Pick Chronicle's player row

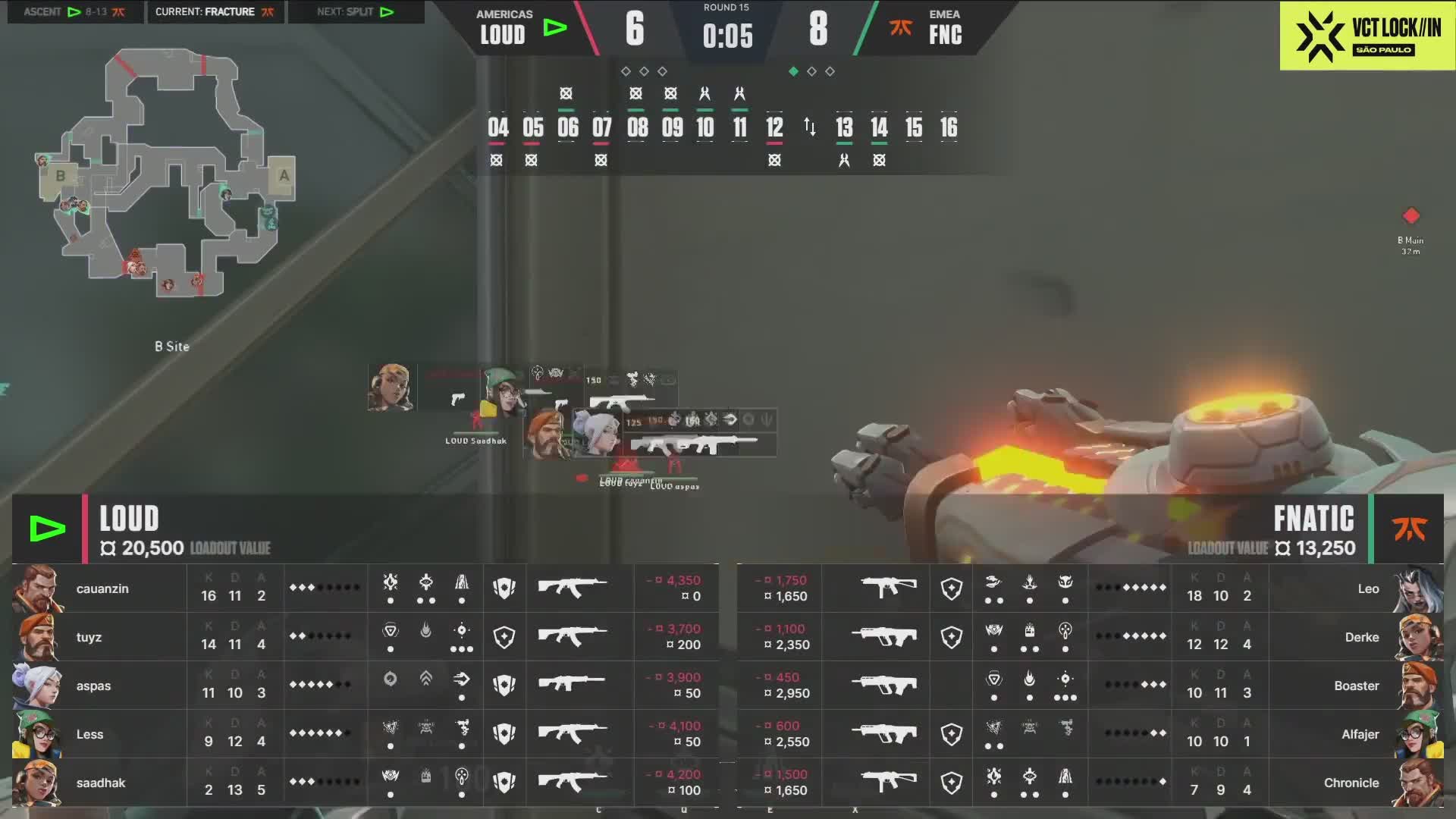click(1351, 783)
